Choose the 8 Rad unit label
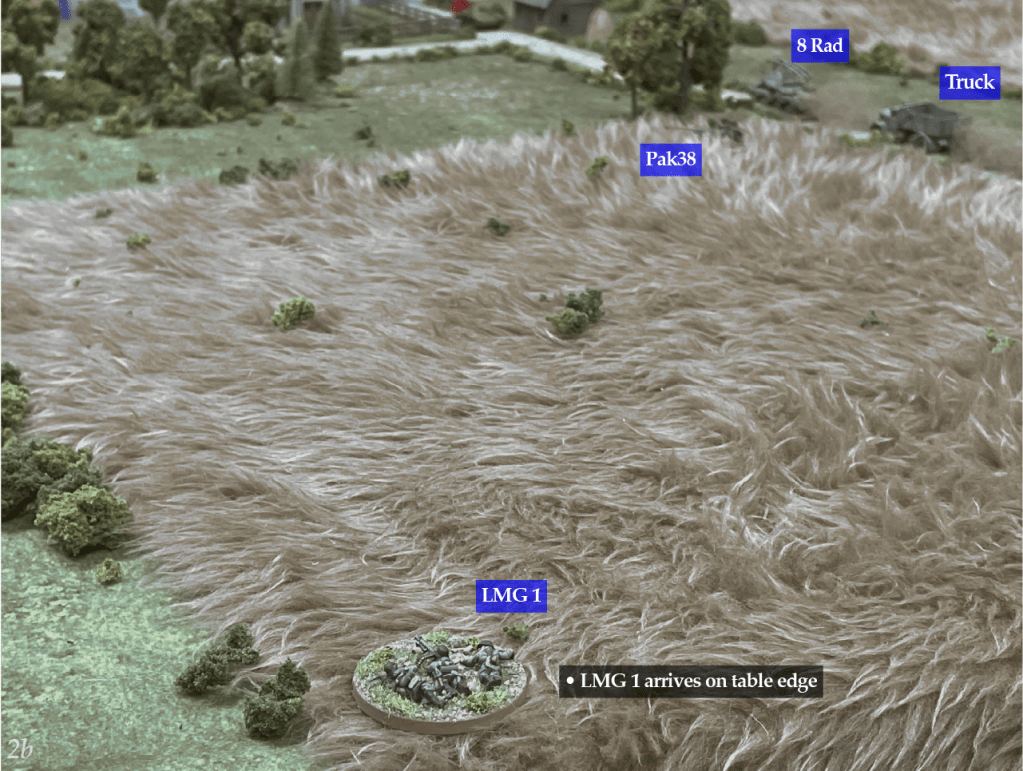This screenshot has height=771, width=1023. click(x=820, y=46)
